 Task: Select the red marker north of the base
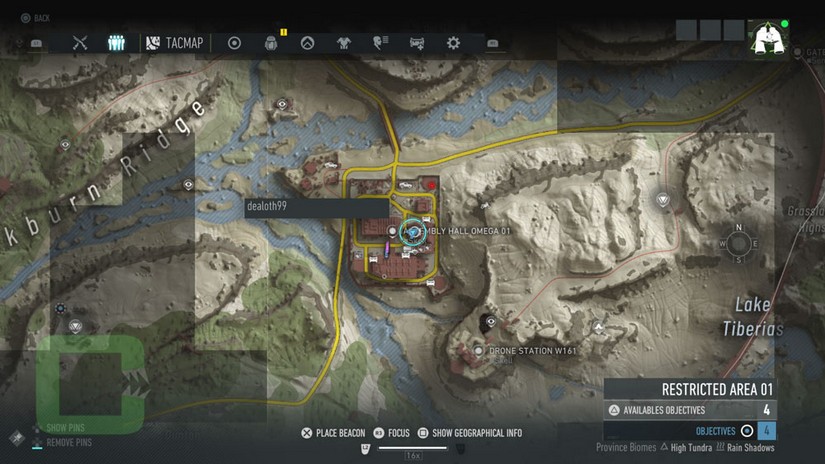[431, 184]
